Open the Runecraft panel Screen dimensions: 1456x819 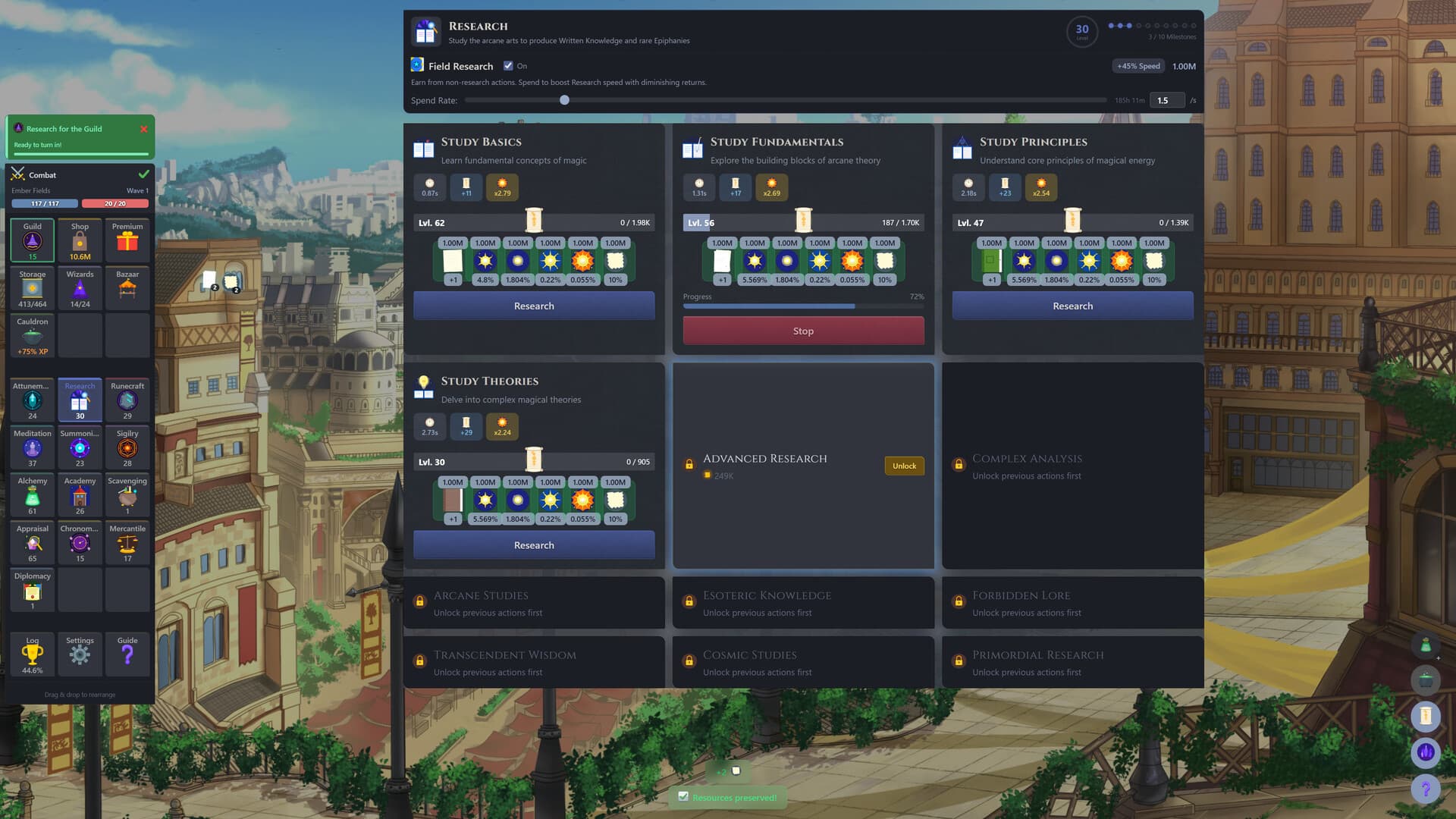click(x=127, y=400)
